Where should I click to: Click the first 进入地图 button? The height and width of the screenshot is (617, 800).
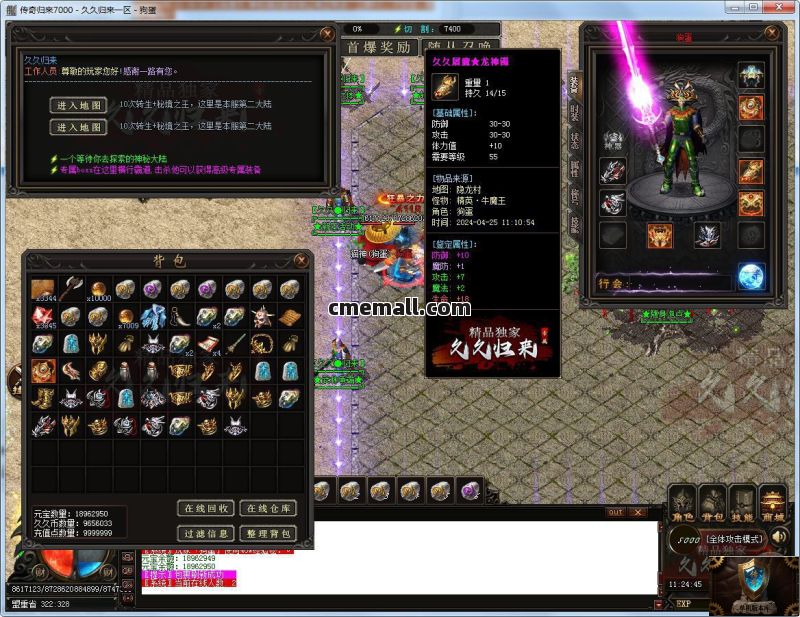79,105
